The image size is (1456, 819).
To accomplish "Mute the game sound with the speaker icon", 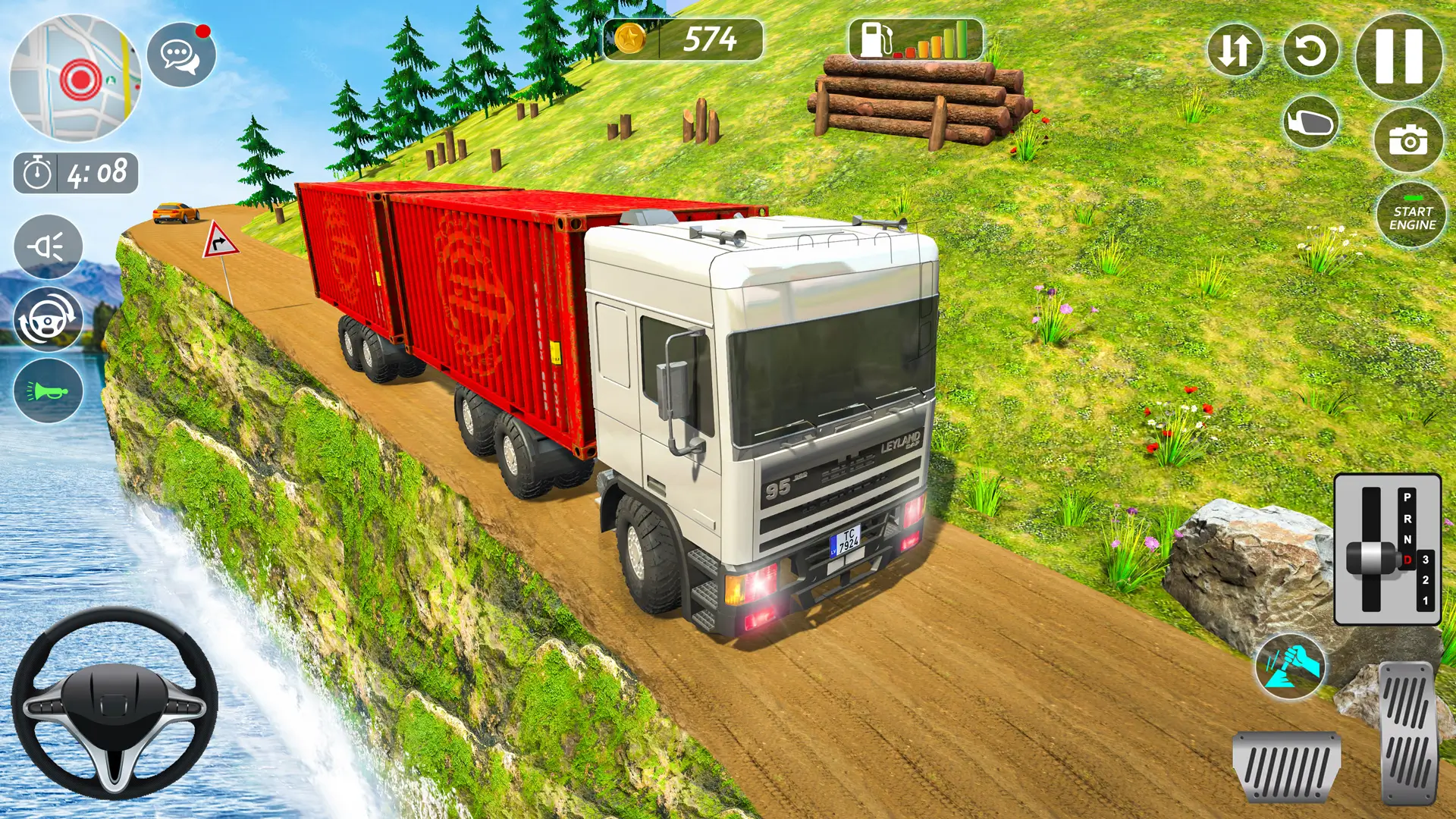I will tap(48, 247).
